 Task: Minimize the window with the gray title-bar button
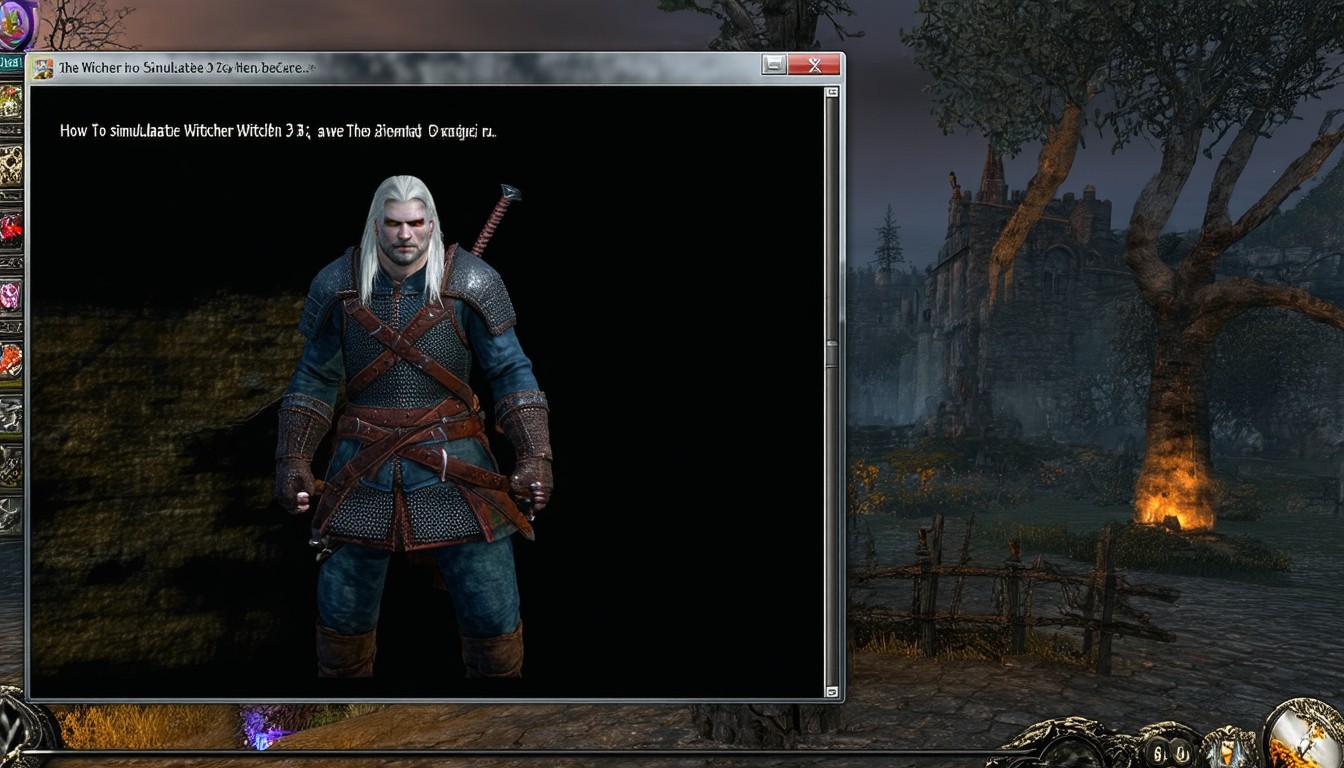coord(774,66)
